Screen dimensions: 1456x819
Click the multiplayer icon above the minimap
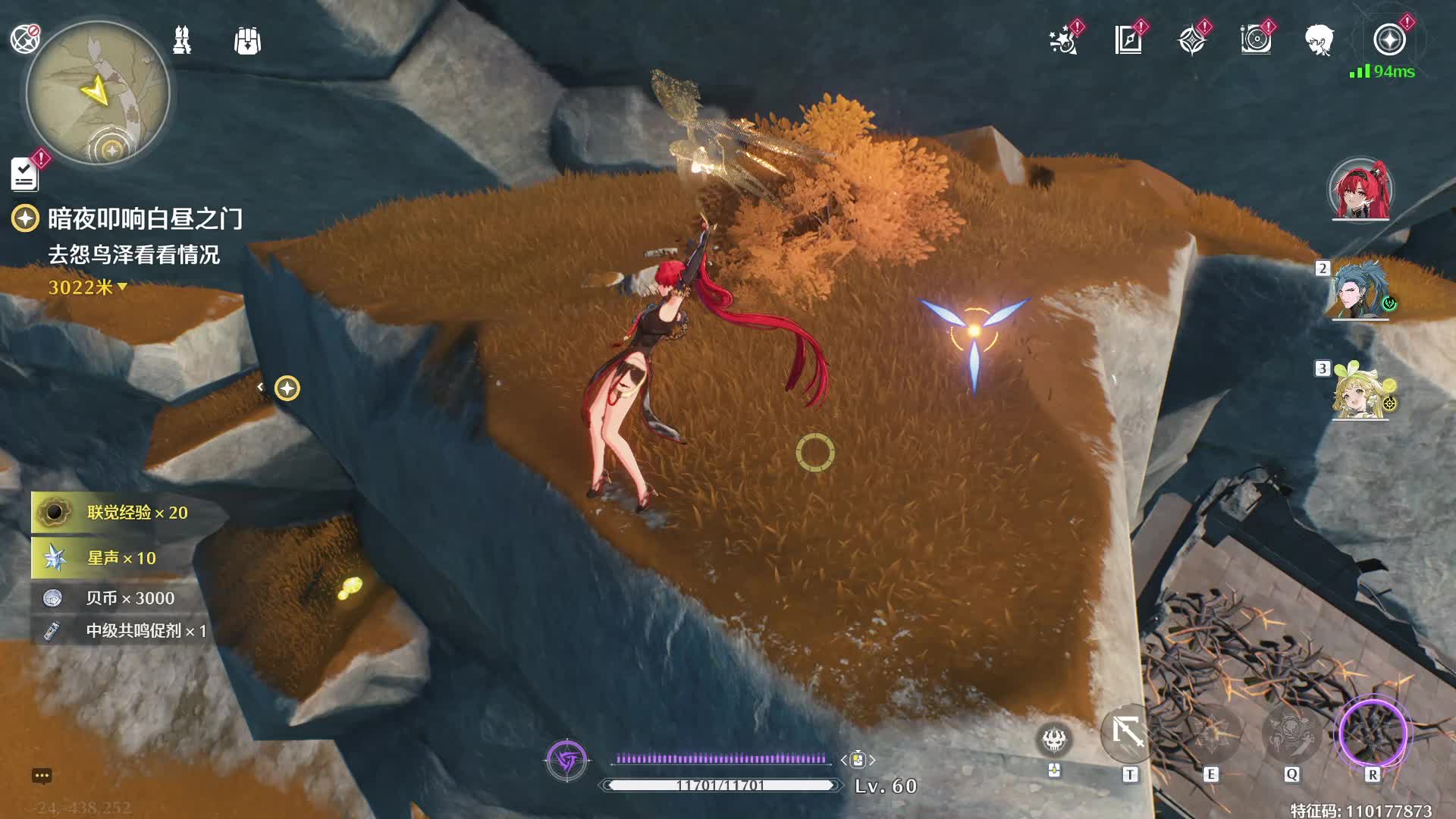[x=25, y=39]
